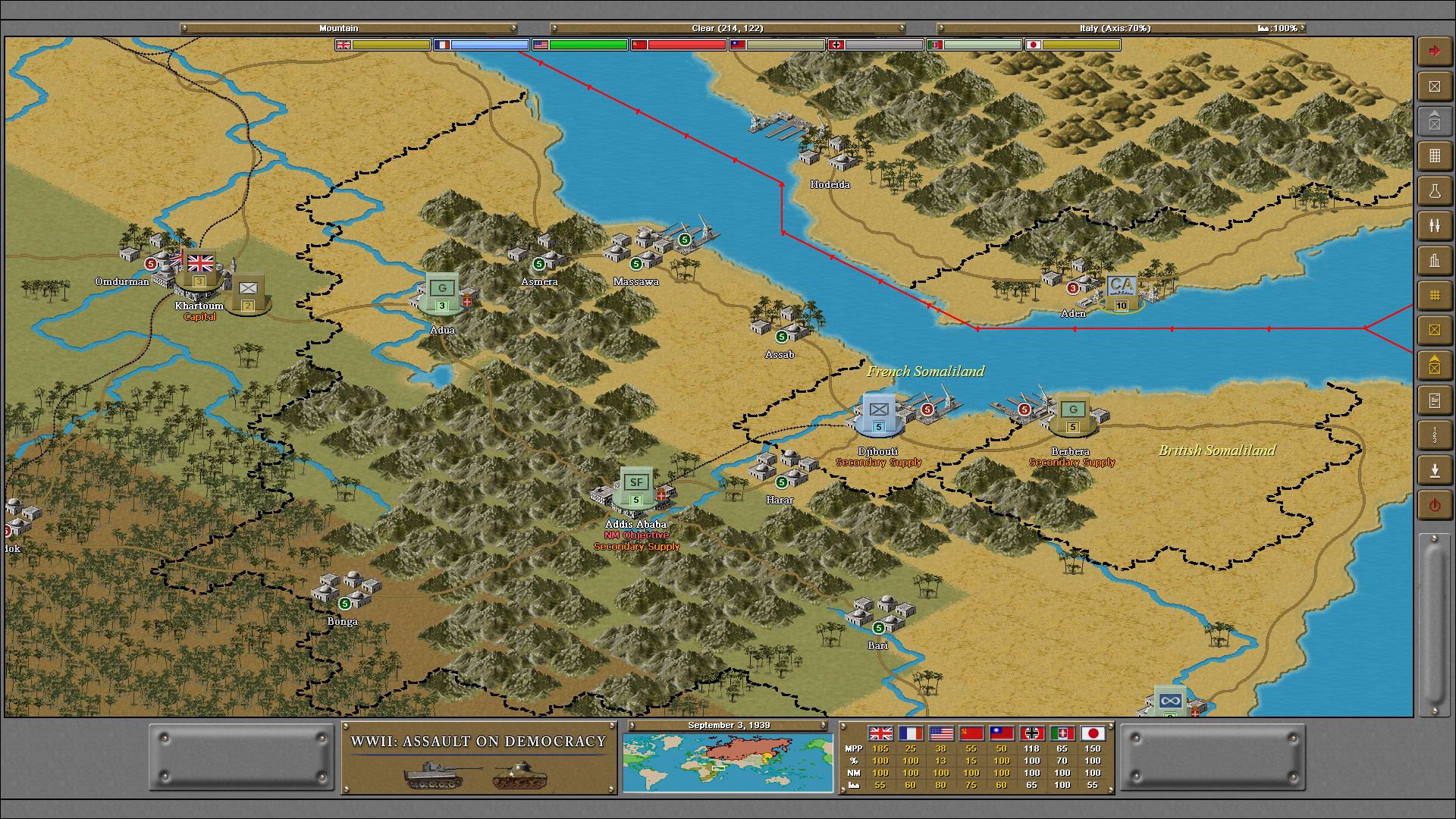Toggle the envelope boxed-X icon near sidebar top

point(1435,86)
